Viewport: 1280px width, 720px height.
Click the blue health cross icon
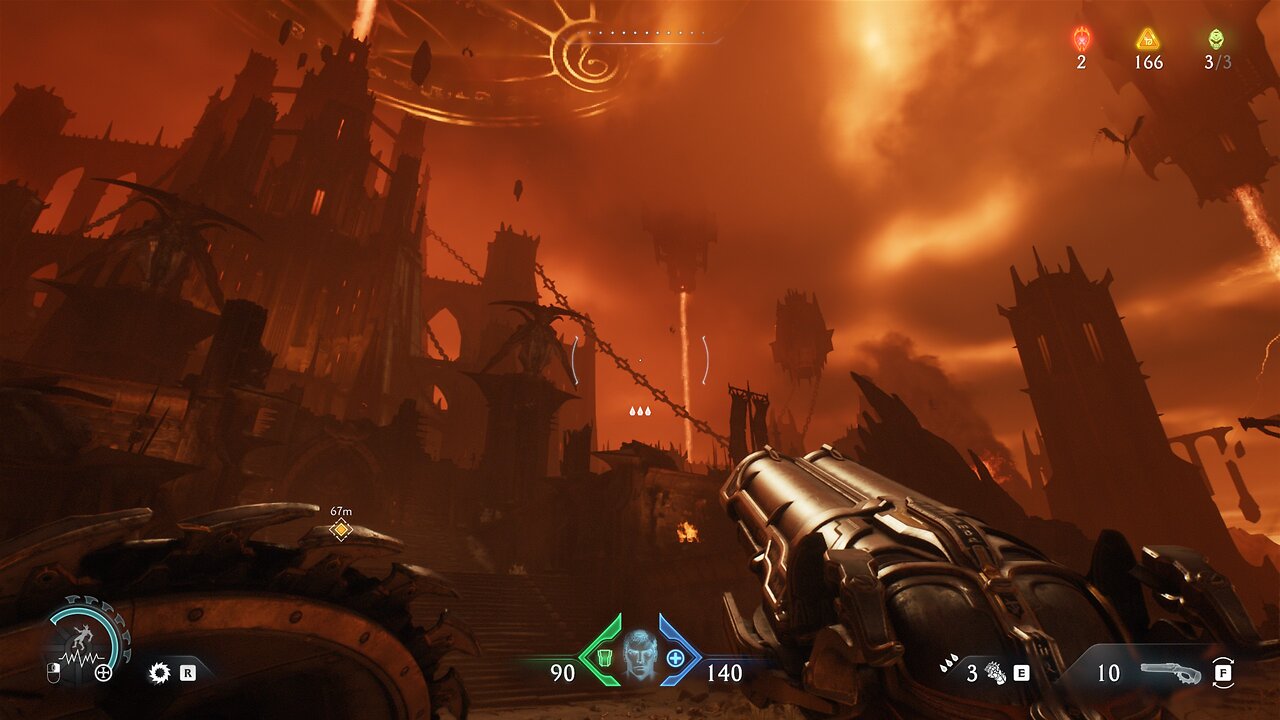point(676,657)
